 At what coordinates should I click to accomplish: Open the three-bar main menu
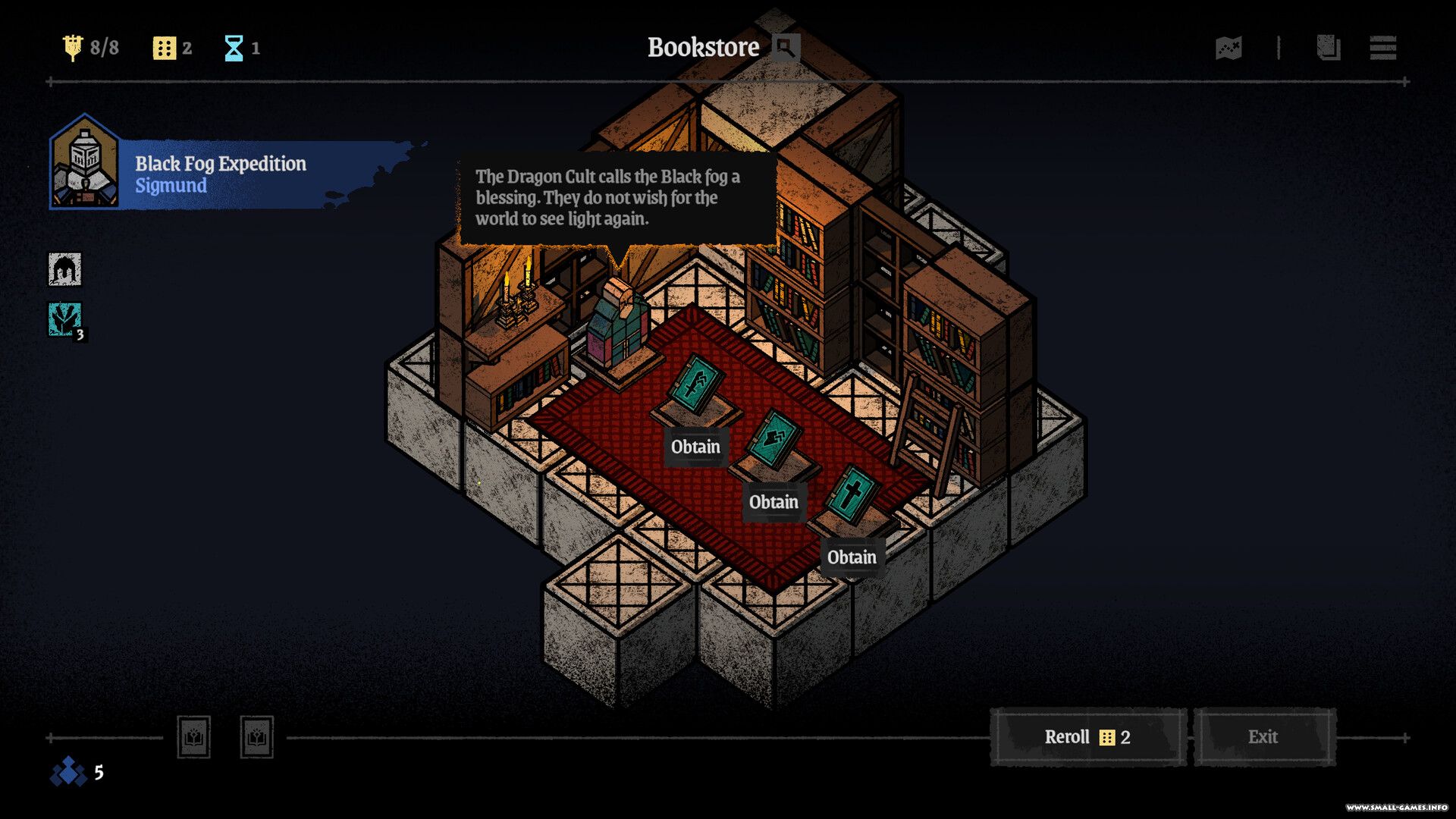pyautogui.click(x=1382, y=49)
